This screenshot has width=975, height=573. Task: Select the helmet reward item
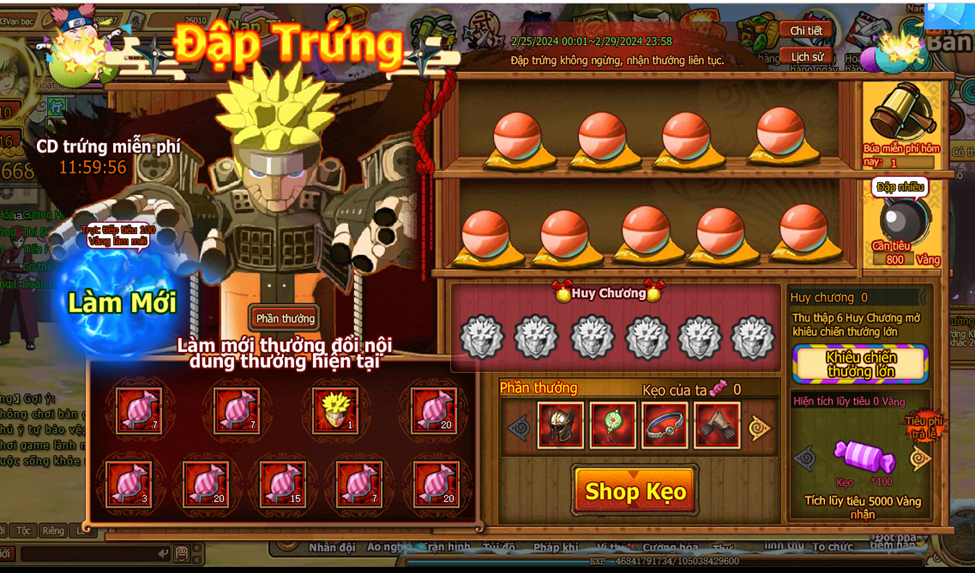click(x=561, y=426)
